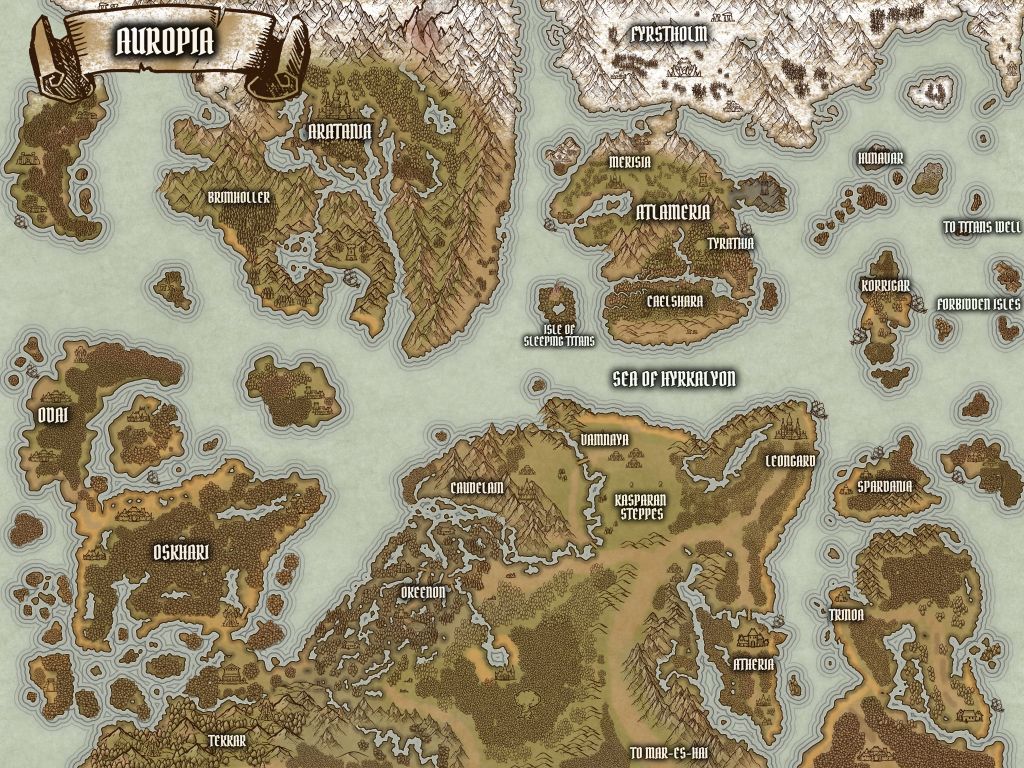
Task: Select the Odai region label
Action: click(53, 417)
